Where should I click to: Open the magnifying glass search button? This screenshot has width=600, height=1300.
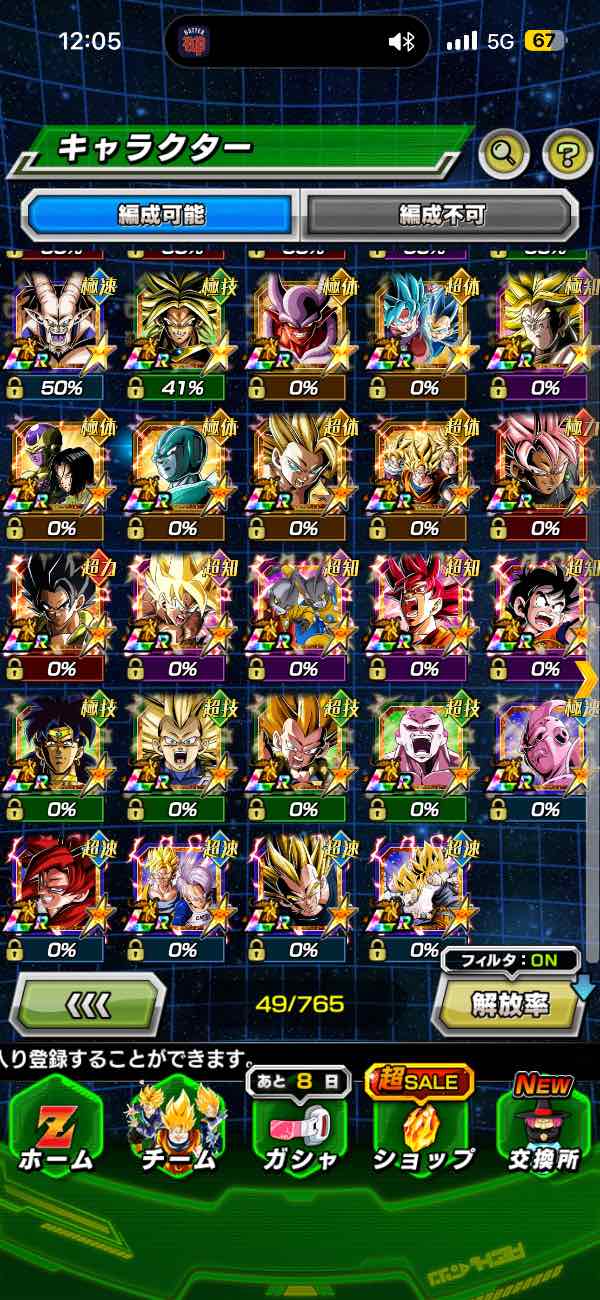coord(504,153)
